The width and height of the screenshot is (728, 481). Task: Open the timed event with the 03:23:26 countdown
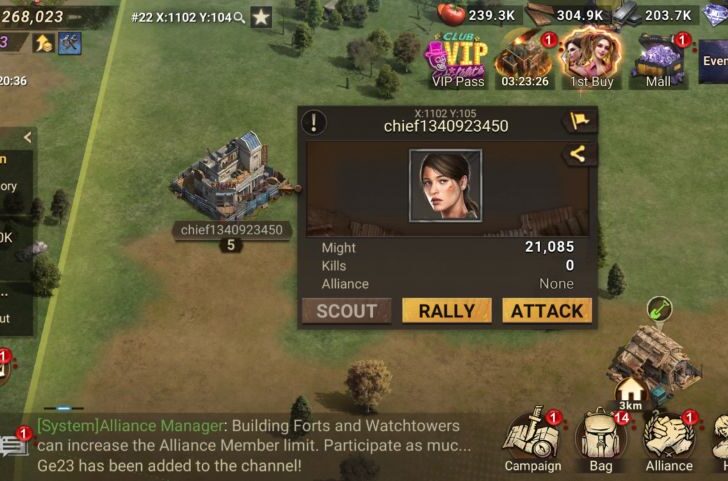(x=524, y=60)
